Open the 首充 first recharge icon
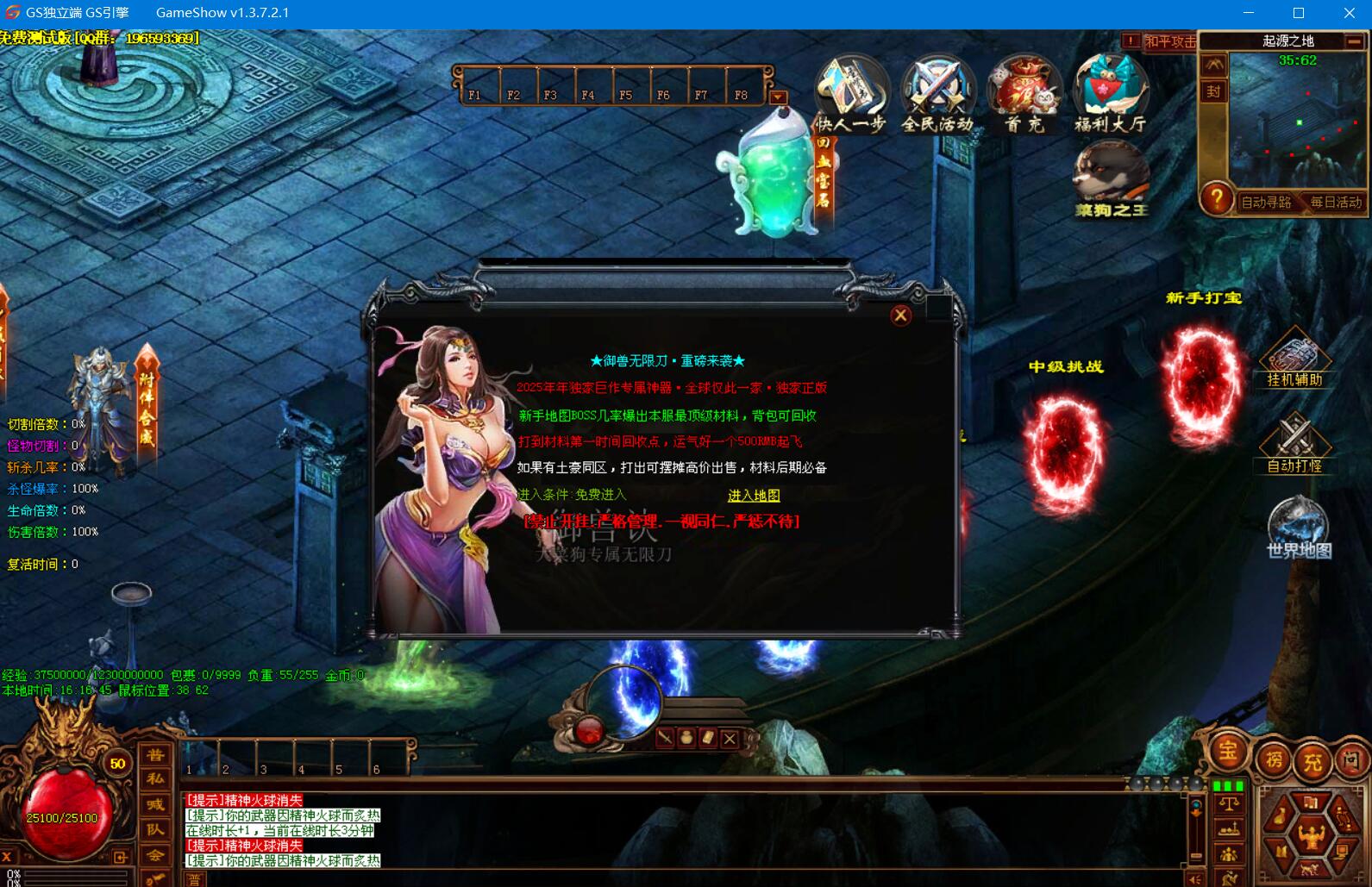The image size is (1372, 887). tap(1024, 95)
